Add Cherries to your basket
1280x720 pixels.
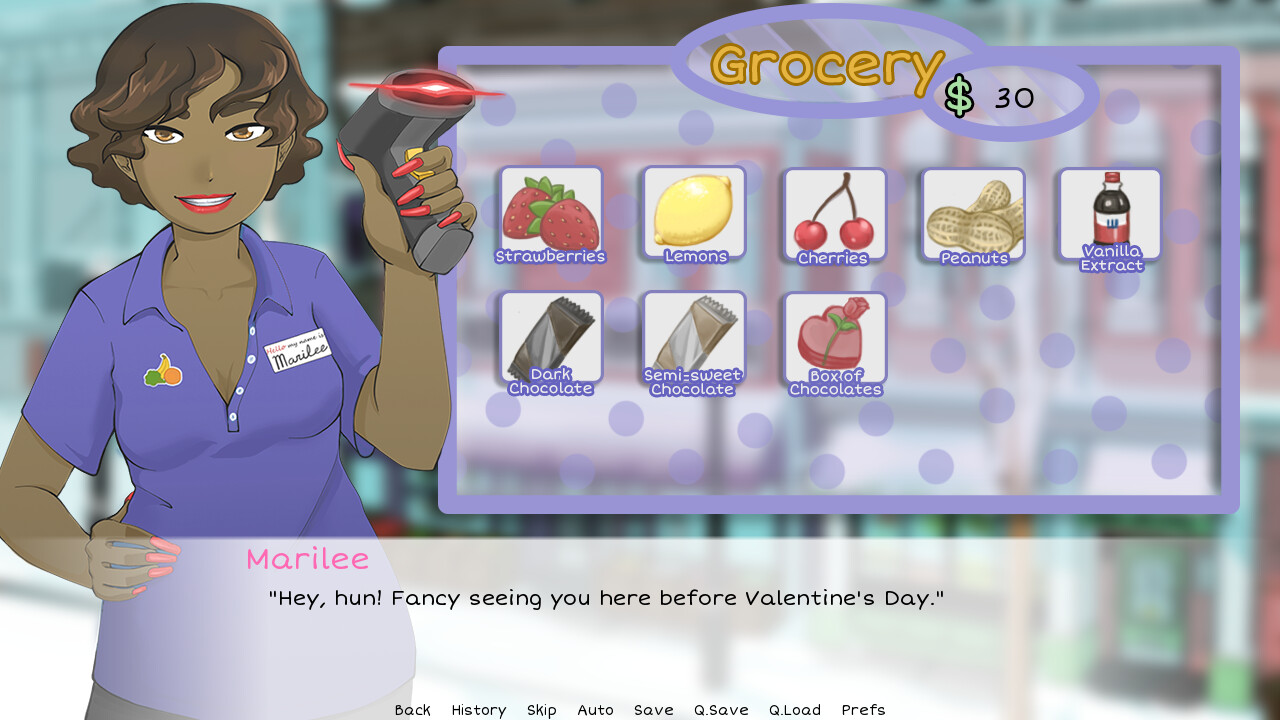[835, 212]
